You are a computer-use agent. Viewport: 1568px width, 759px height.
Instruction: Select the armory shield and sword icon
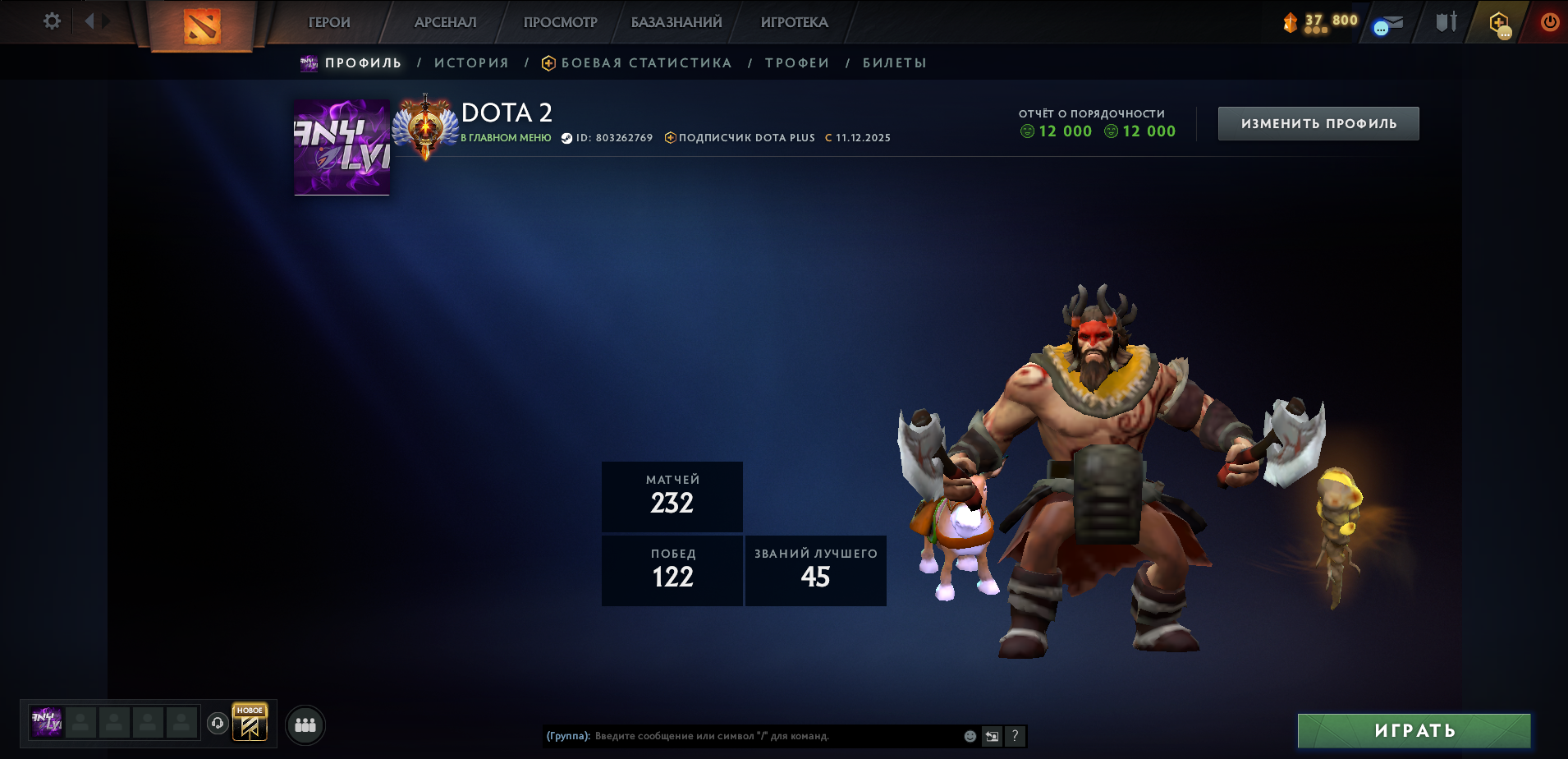click(x=1445, y=21)
